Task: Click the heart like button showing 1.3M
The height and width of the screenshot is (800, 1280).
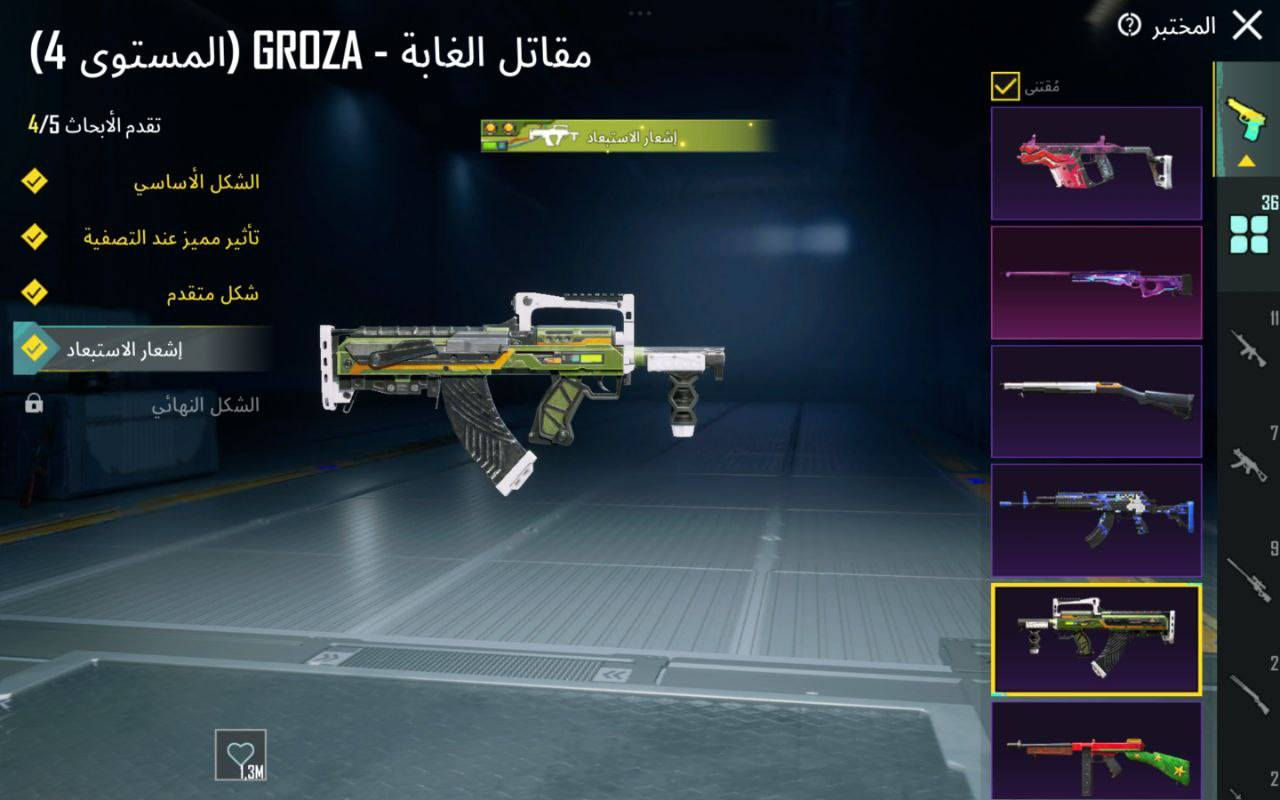Action: [x=242, y=763]
